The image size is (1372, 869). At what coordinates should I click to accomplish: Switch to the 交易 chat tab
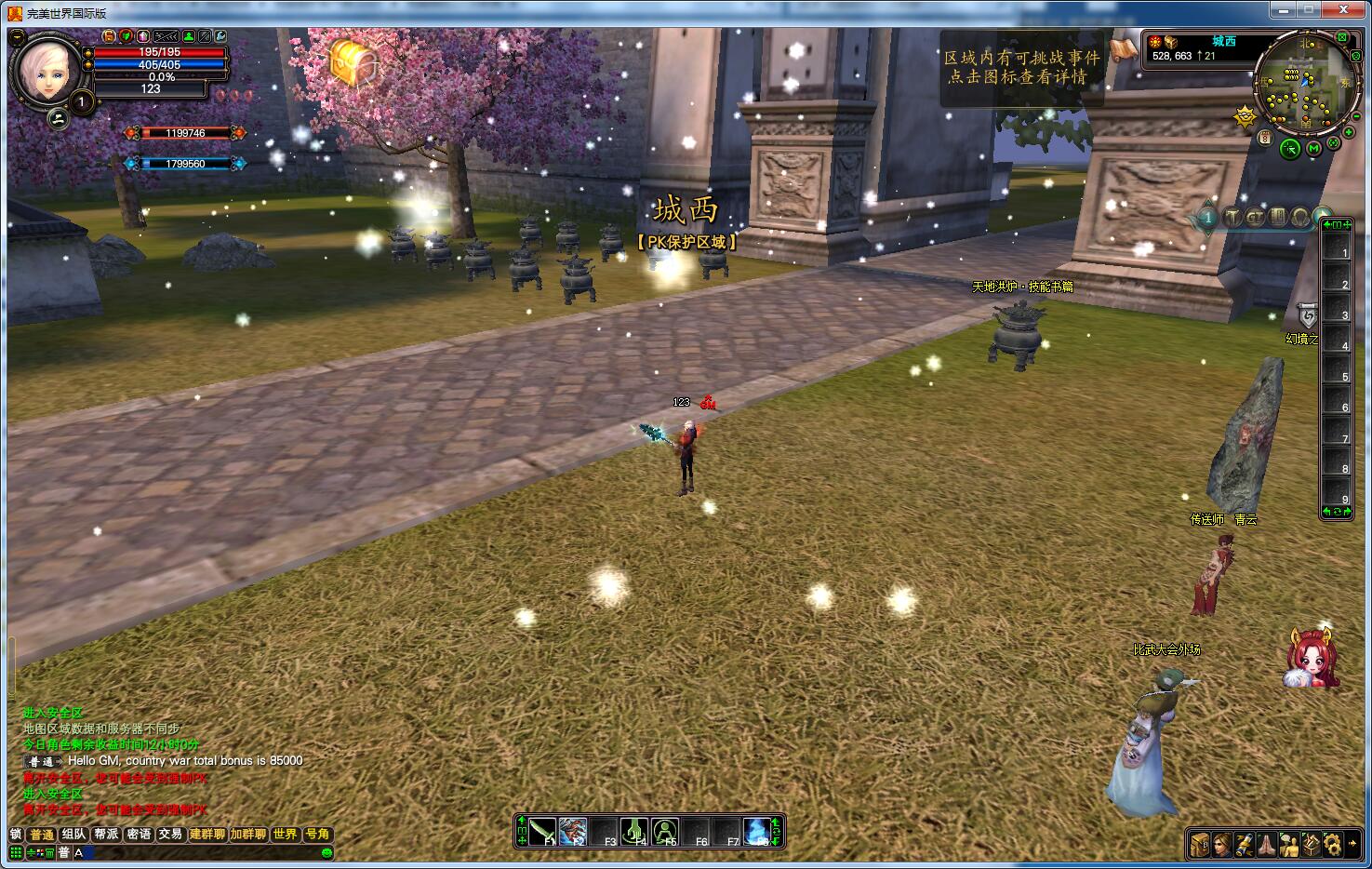pyautogui.click(x=170, y=835)
